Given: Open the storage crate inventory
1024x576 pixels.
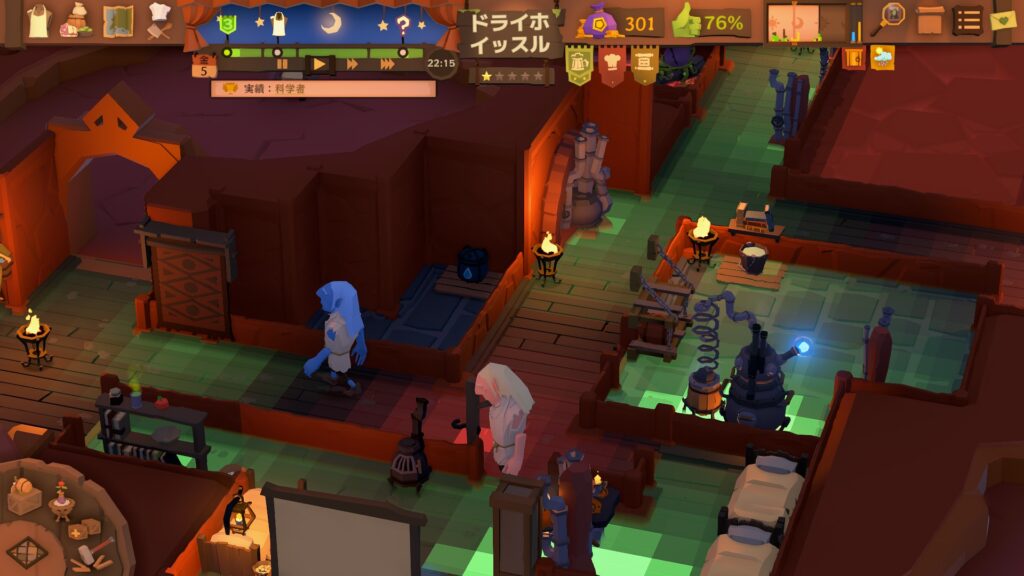Looking at the screenshot, I should click(x=930, y=19).
